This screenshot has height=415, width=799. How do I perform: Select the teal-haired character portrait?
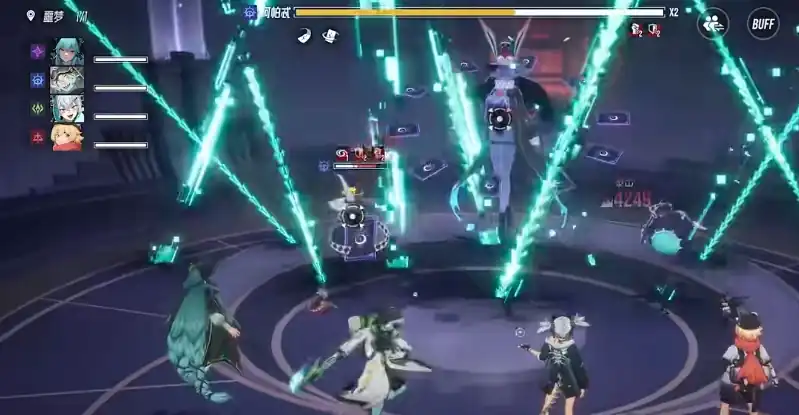67,52
